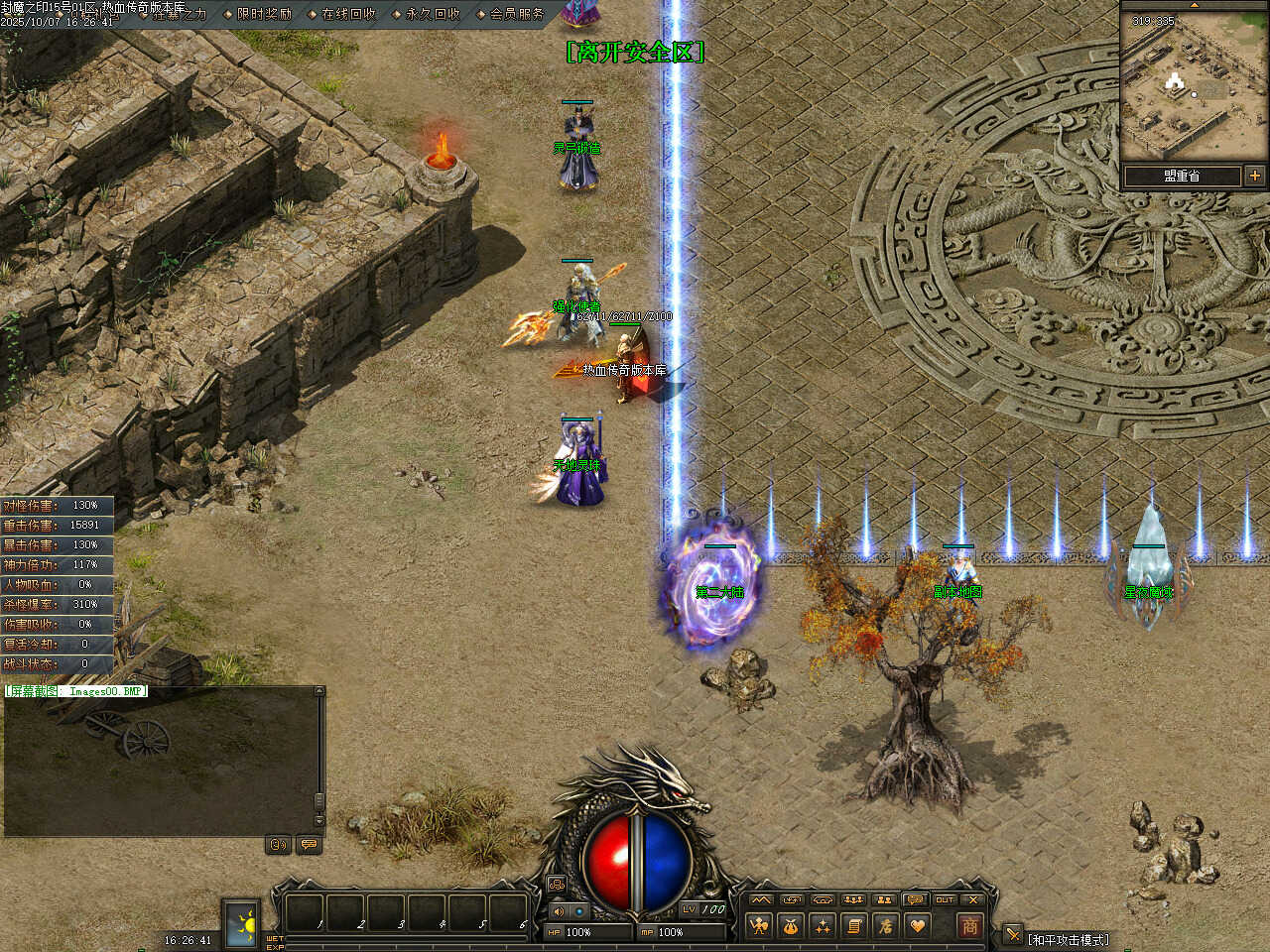
Task: Show the skills sparkle icon
Action: pos(823,926)
